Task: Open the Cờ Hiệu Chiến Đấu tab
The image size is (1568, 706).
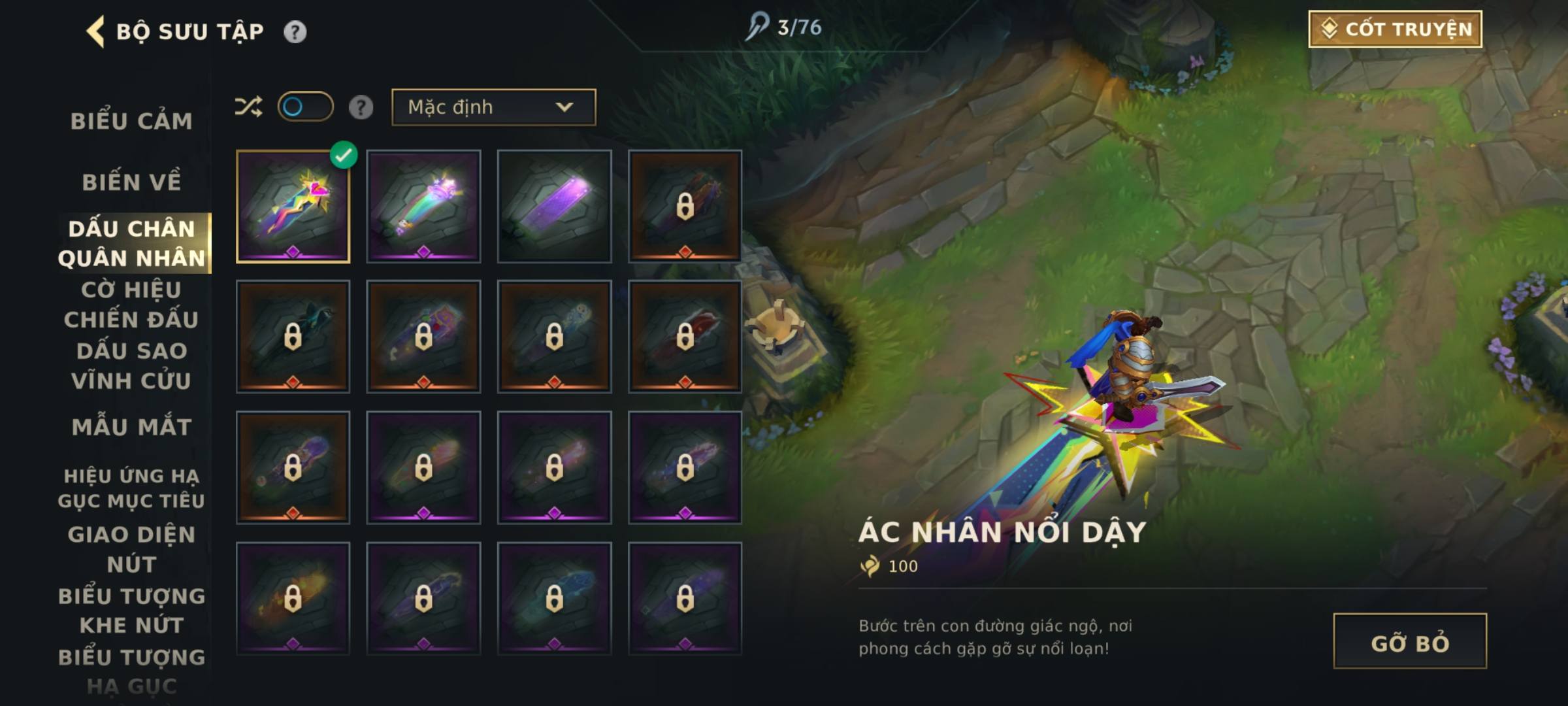Action: pyautogui.click(x=131, y=305)
